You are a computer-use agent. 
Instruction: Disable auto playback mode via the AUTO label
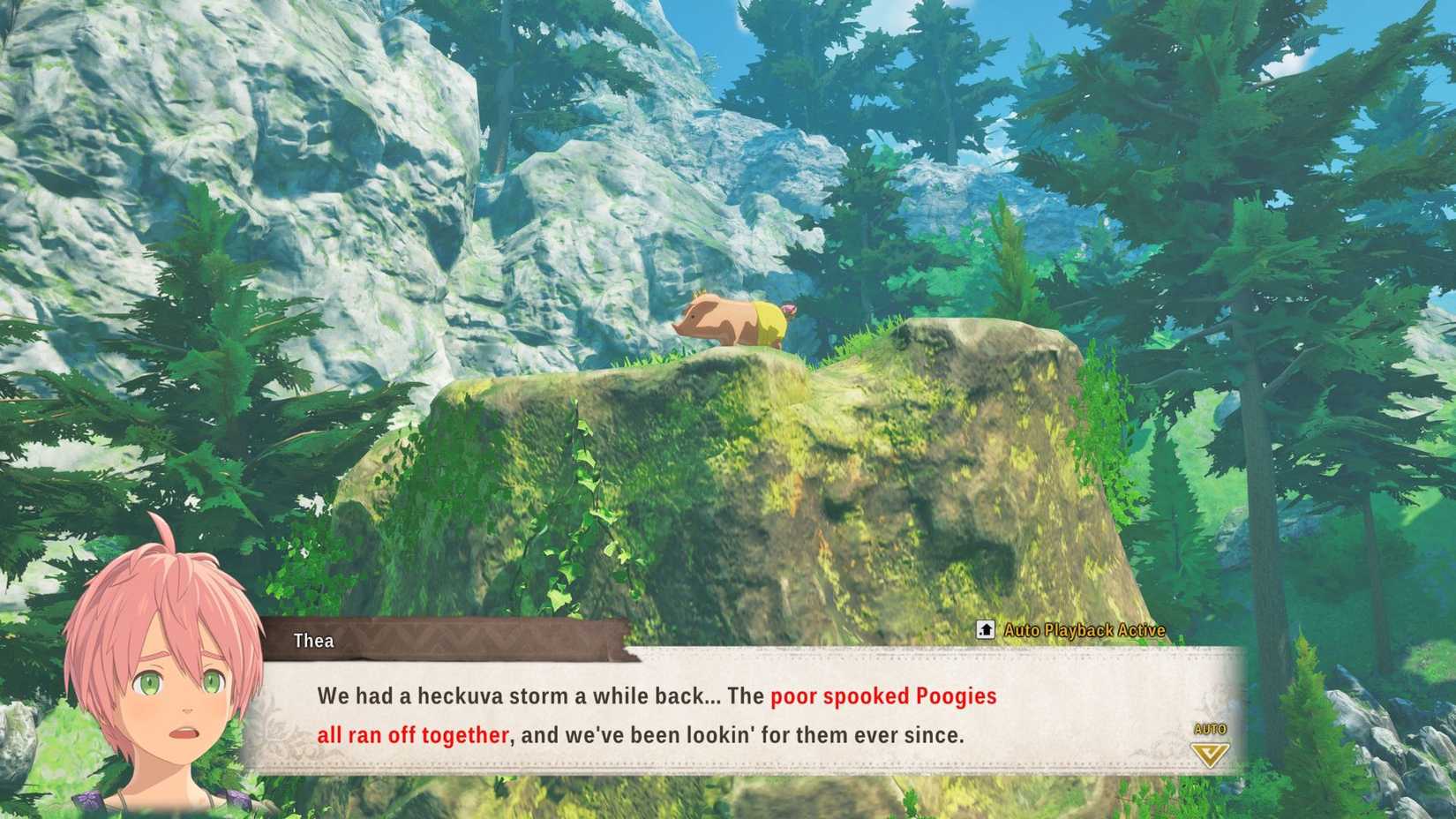1212,727
